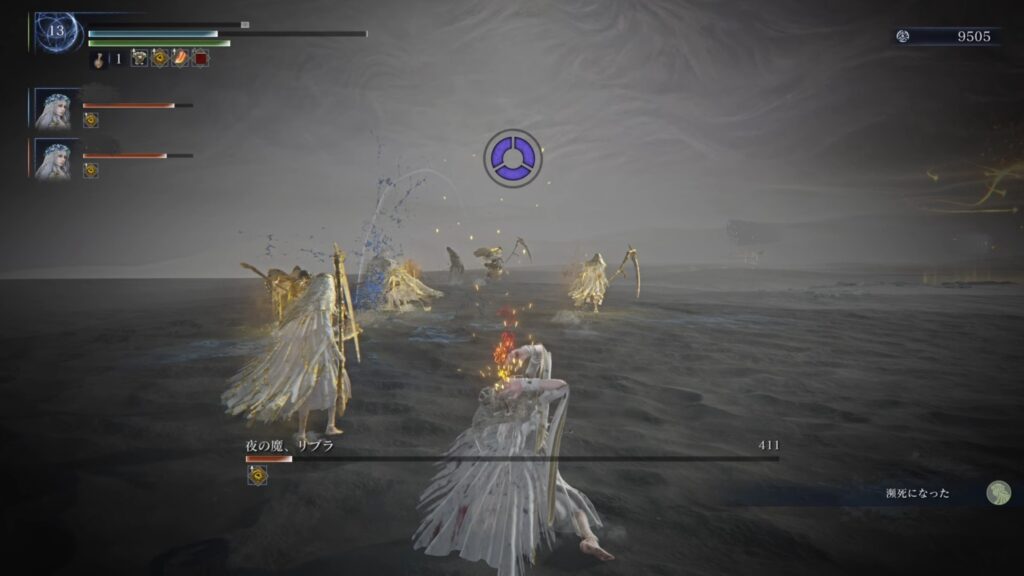Click the purple lock-on target marker

(x=513, y=158)
